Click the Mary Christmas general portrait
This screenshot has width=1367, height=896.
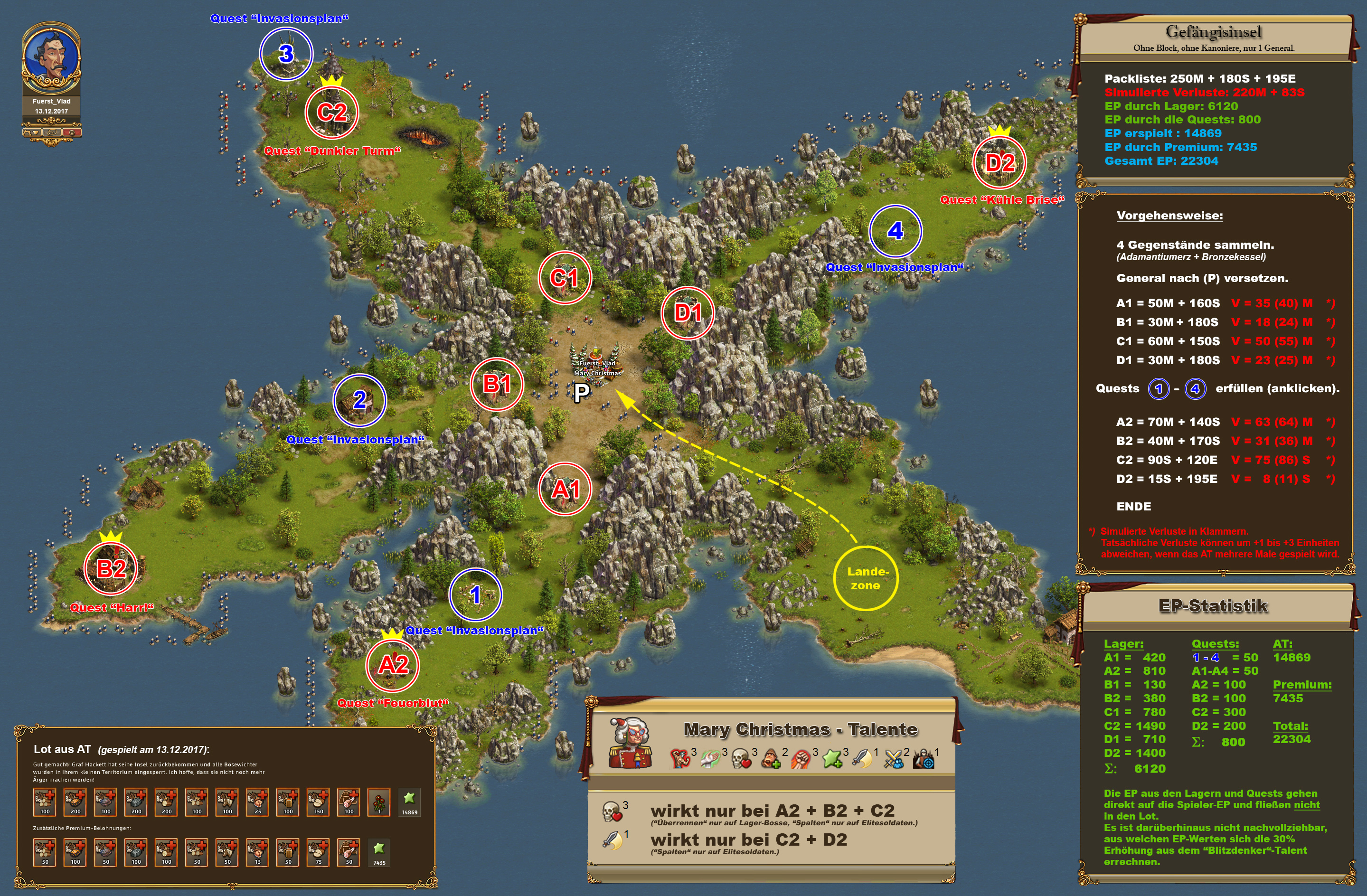pos(630,743)
